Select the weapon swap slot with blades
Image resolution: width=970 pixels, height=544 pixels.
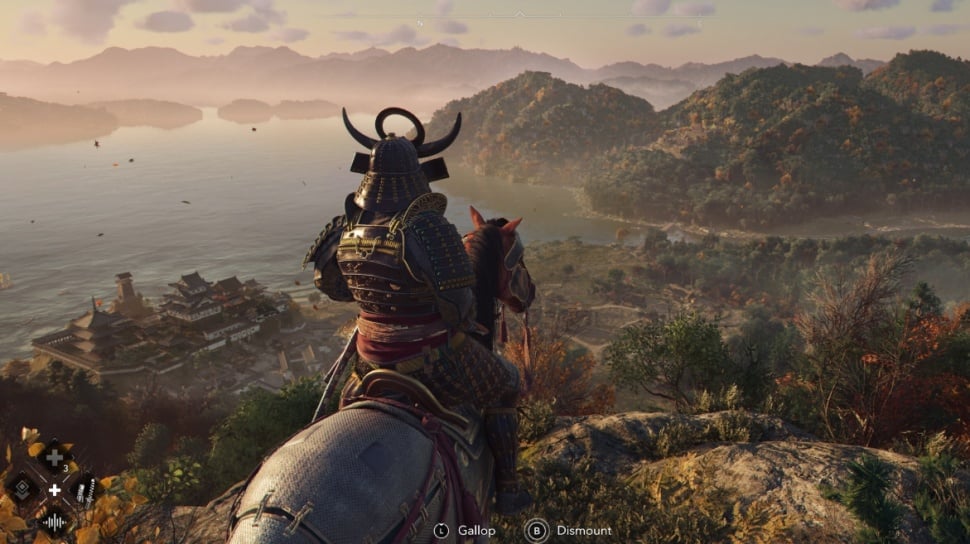pyautogui.click(x=85, y=488)
